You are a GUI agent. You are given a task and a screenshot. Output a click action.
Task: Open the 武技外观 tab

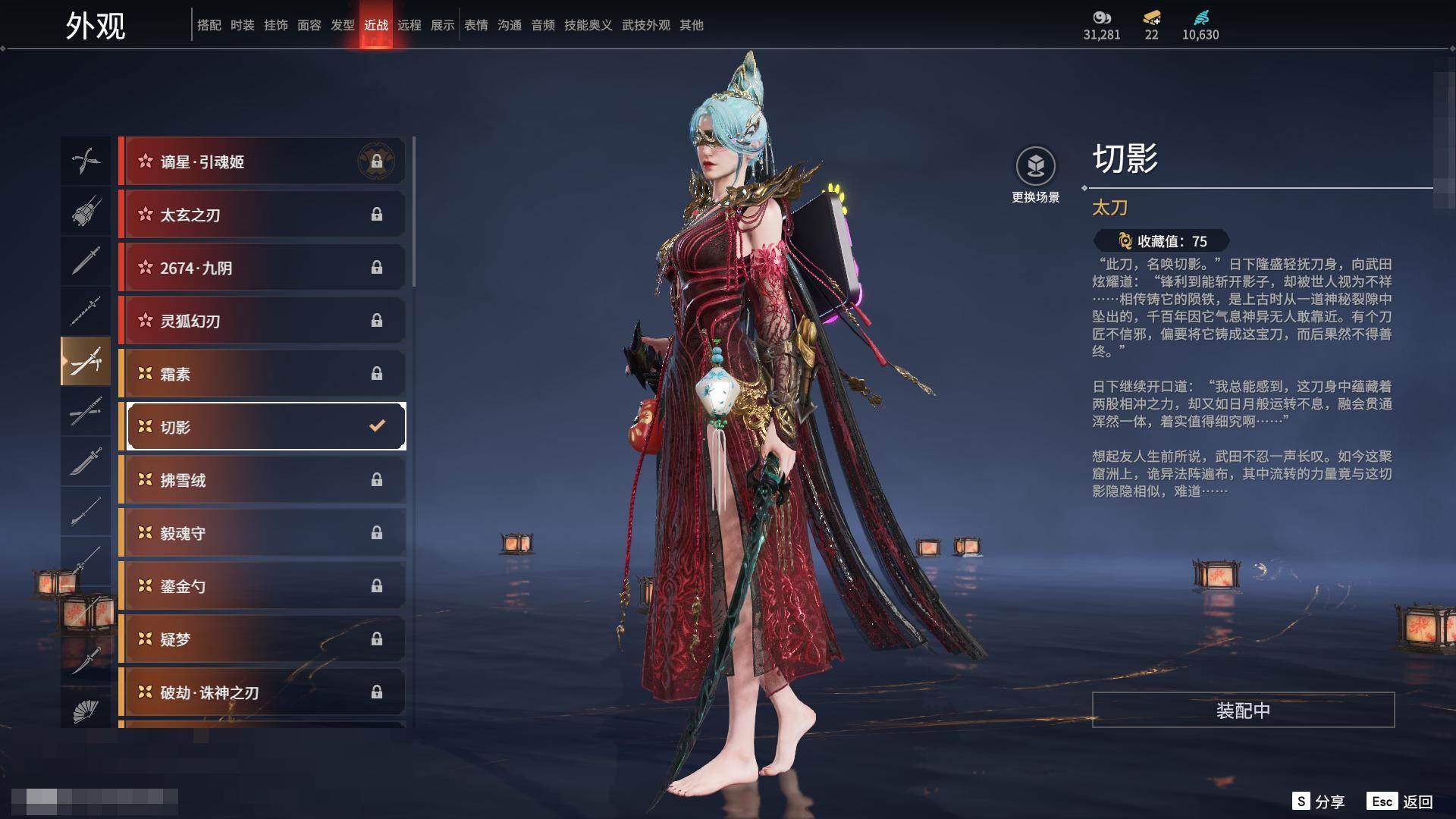tap(645, 25)
